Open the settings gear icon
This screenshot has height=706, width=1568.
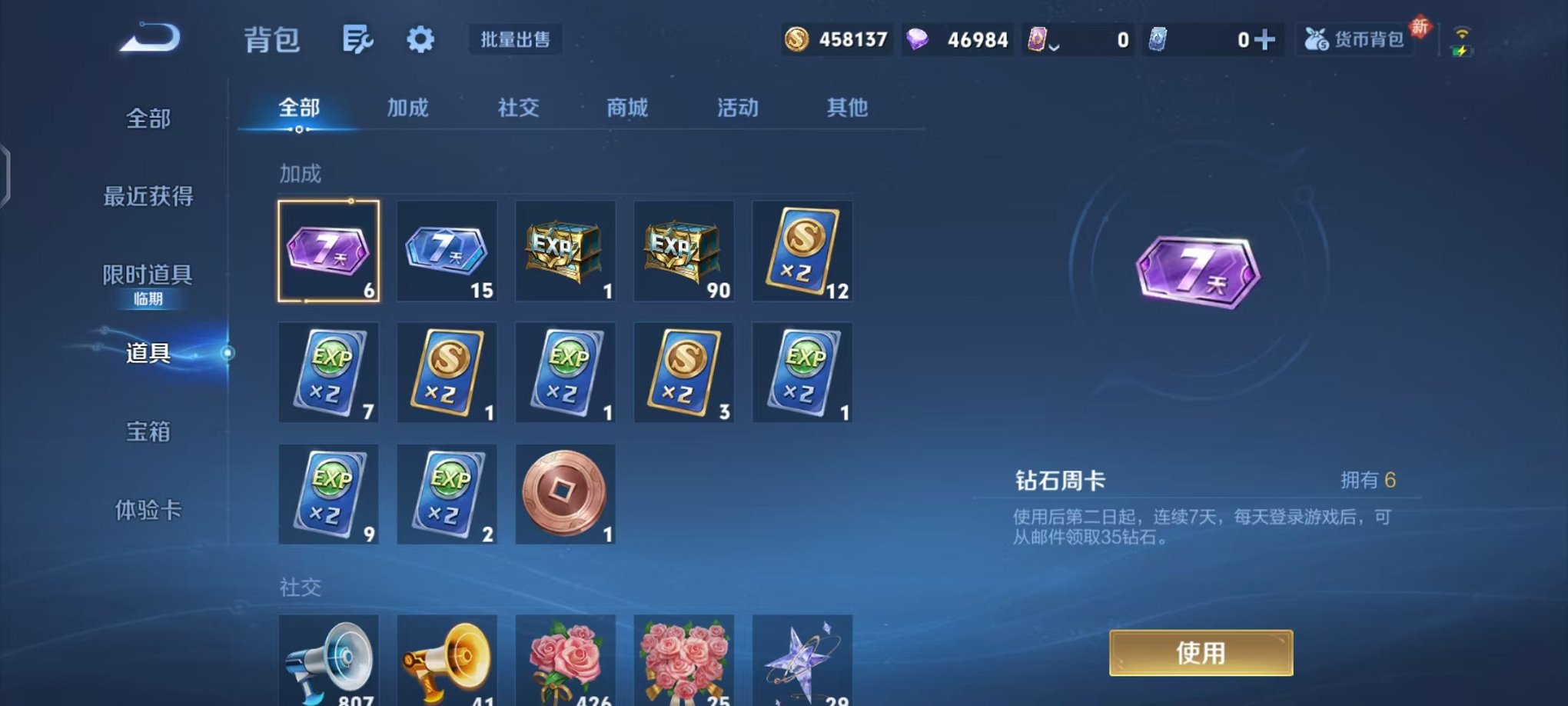click(420, 38)
